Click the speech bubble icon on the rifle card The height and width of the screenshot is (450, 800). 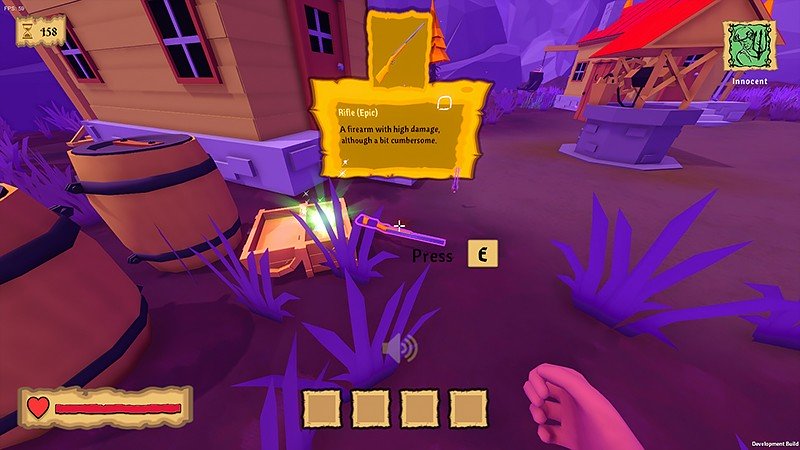click(x=446, y=103)
